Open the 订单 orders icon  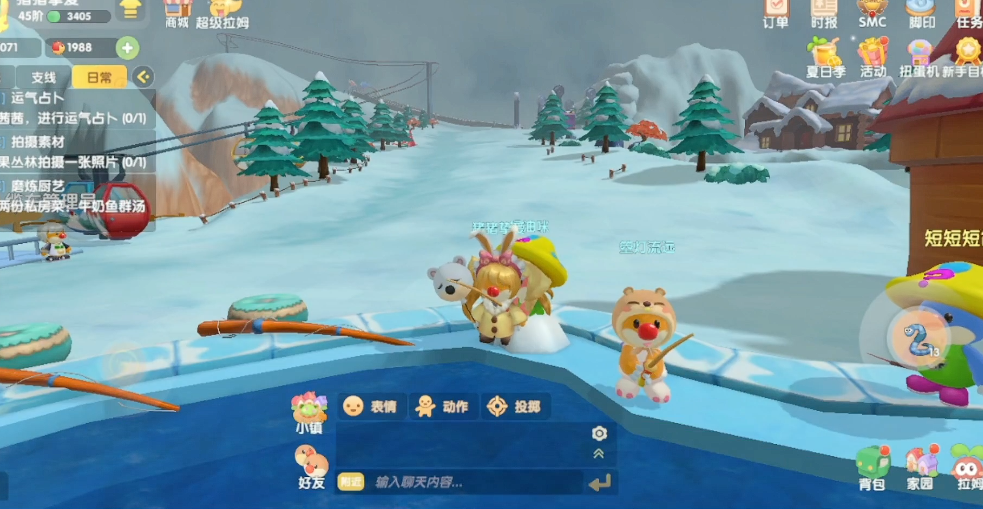(x=775, y=12)
